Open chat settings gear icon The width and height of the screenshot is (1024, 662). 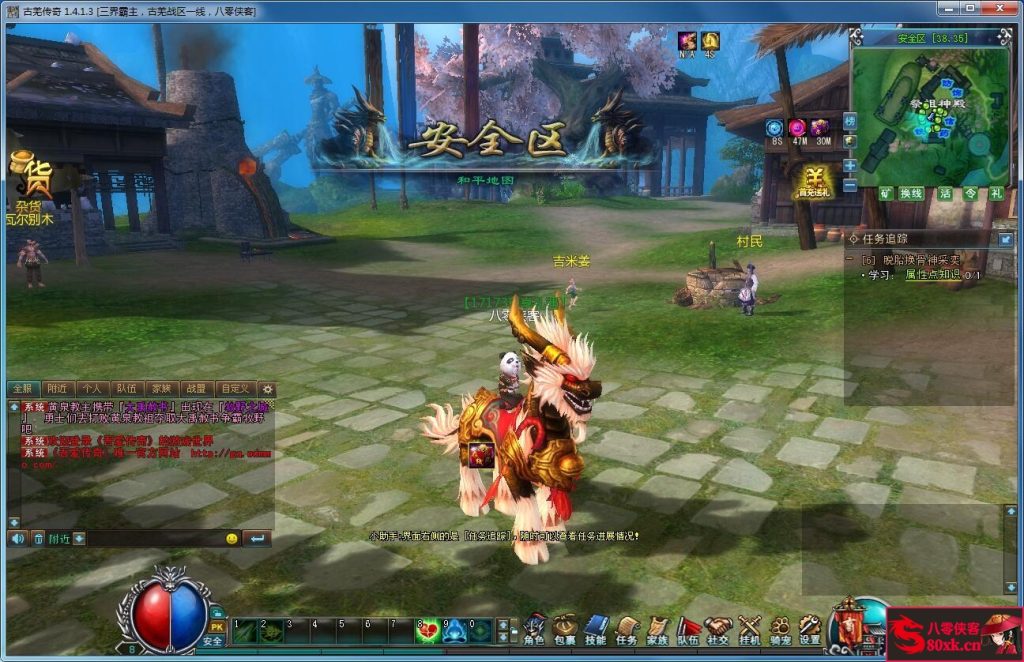pos(267,388)
